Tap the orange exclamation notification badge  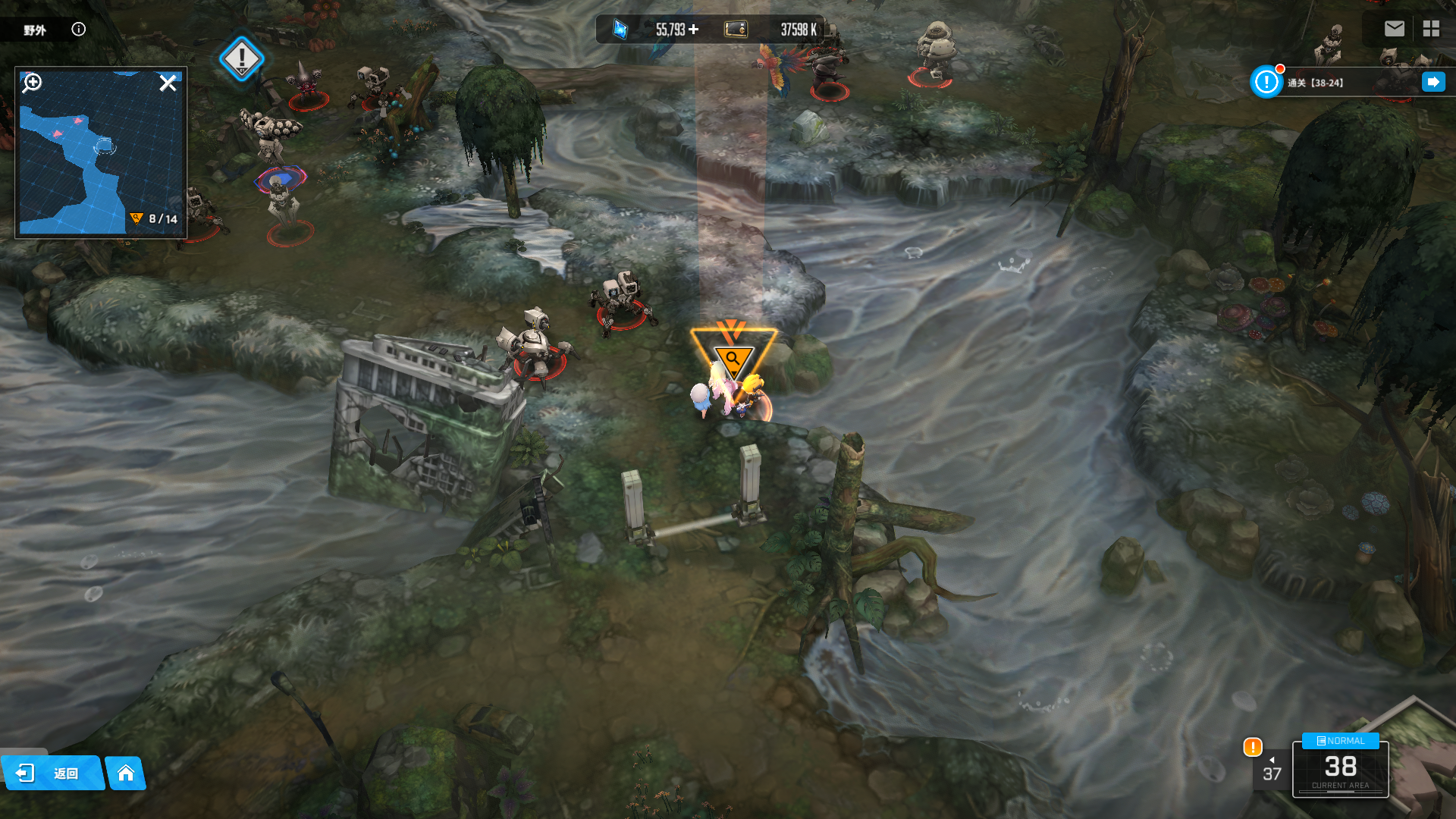point(1253,747)
